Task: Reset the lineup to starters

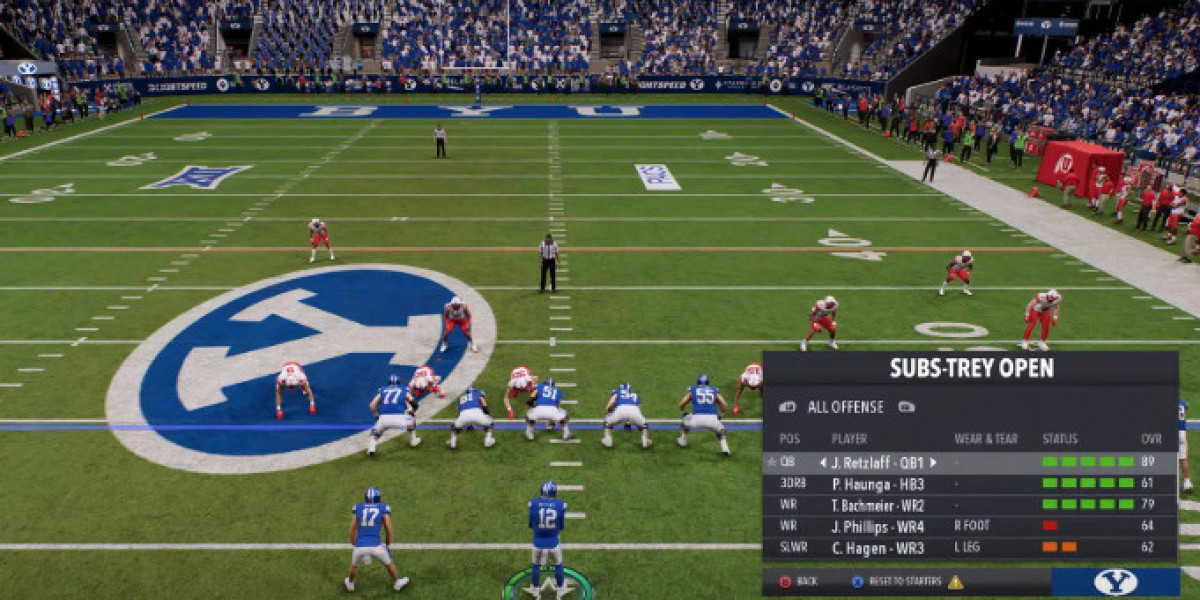Action: coord(899,581)
